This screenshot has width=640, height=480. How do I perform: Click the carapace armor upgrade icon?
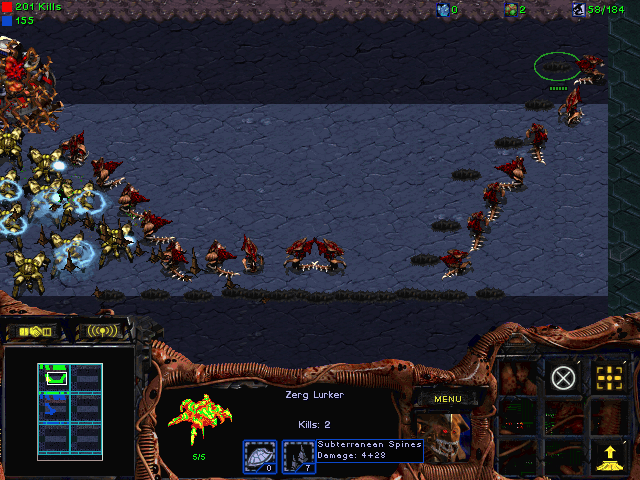click(259, 456)
